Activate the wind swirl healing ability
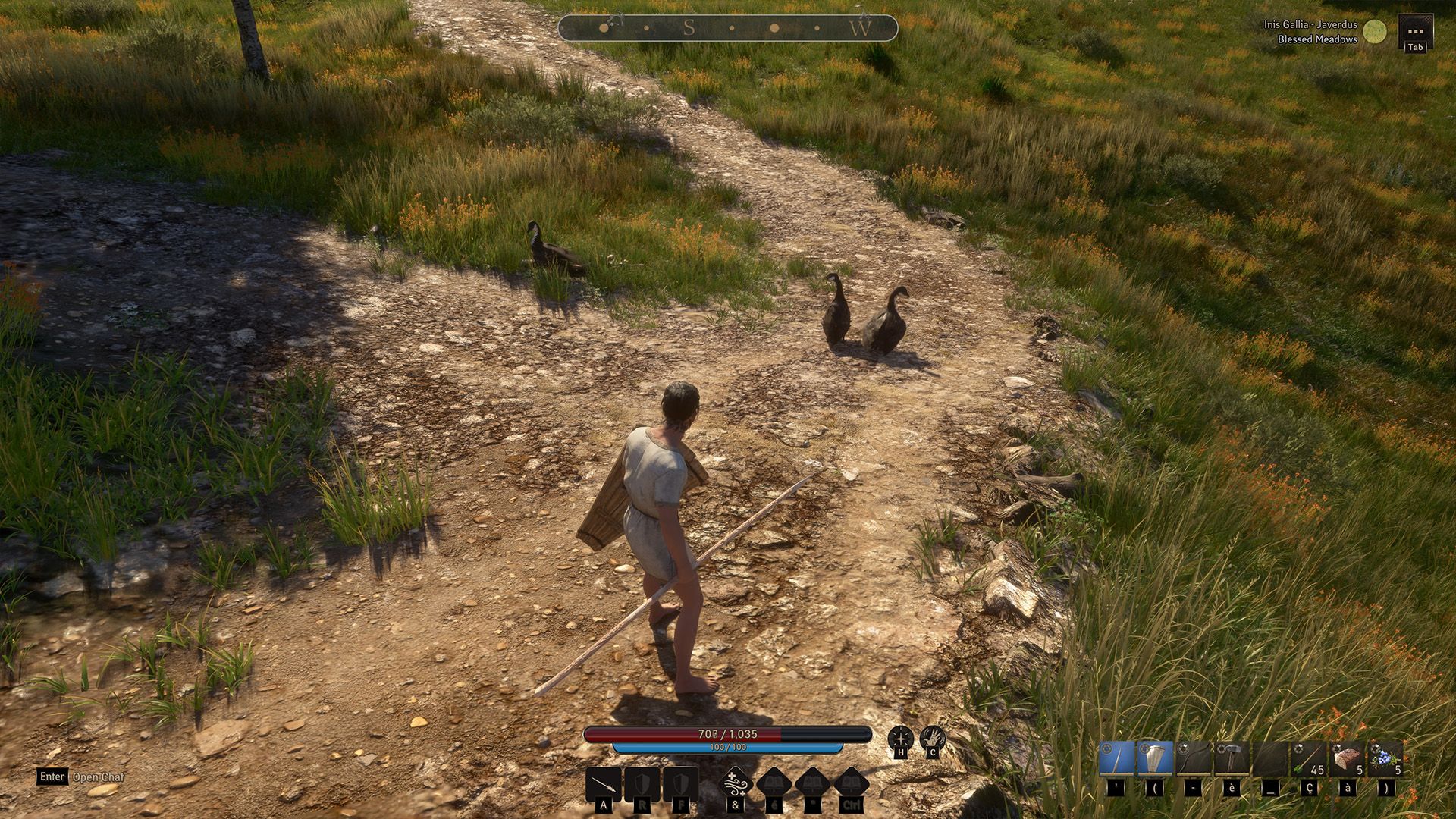 click(735, 783)
